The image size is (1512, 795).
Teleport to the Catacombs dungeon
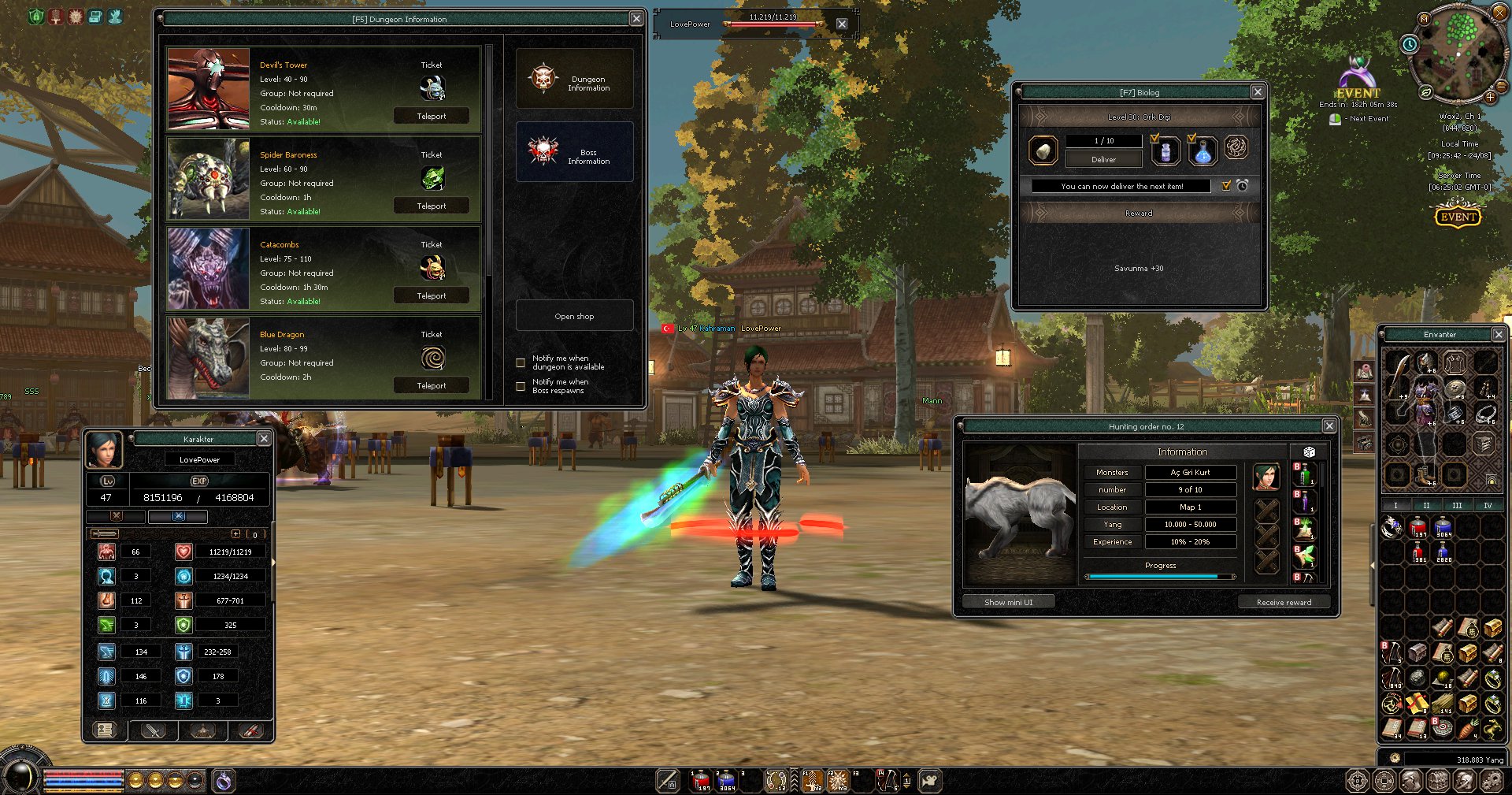(x=431, y=295)
